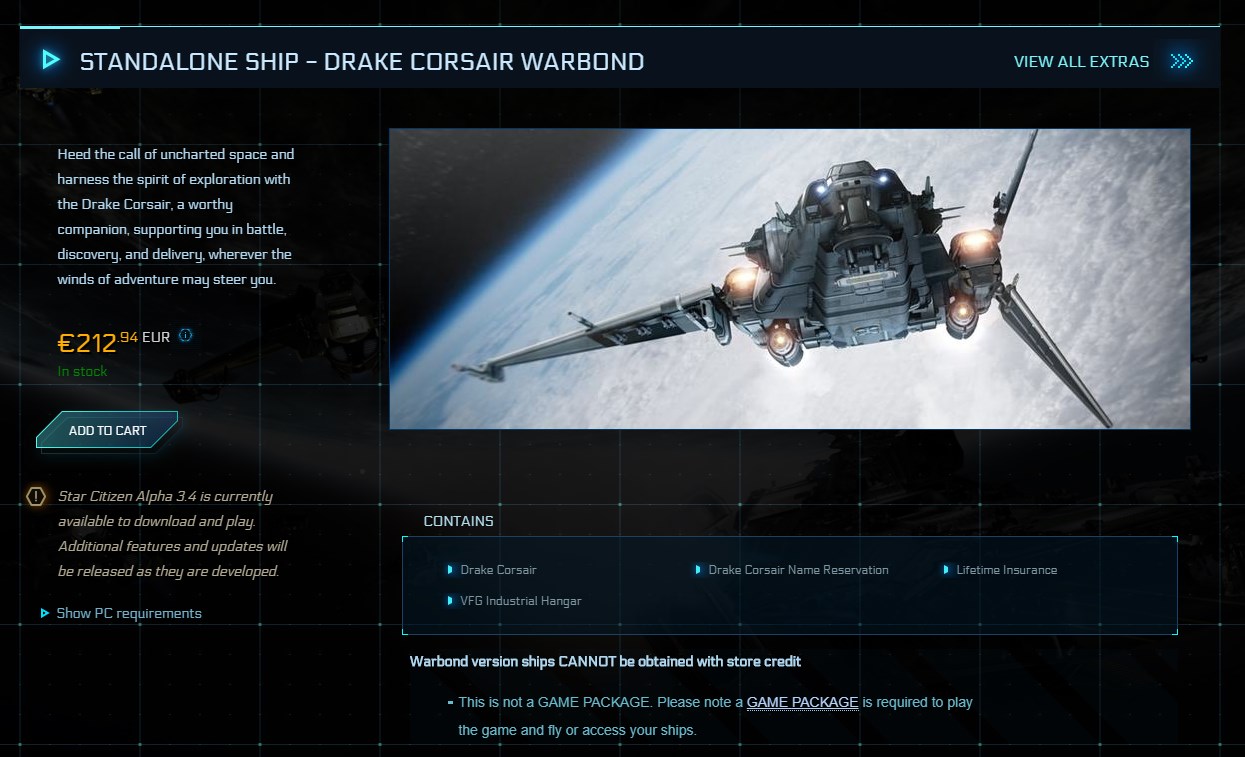Select Lifetime Insurance in contents list
Viewport: 1245px width, 757px height.
coord(1006,570)
